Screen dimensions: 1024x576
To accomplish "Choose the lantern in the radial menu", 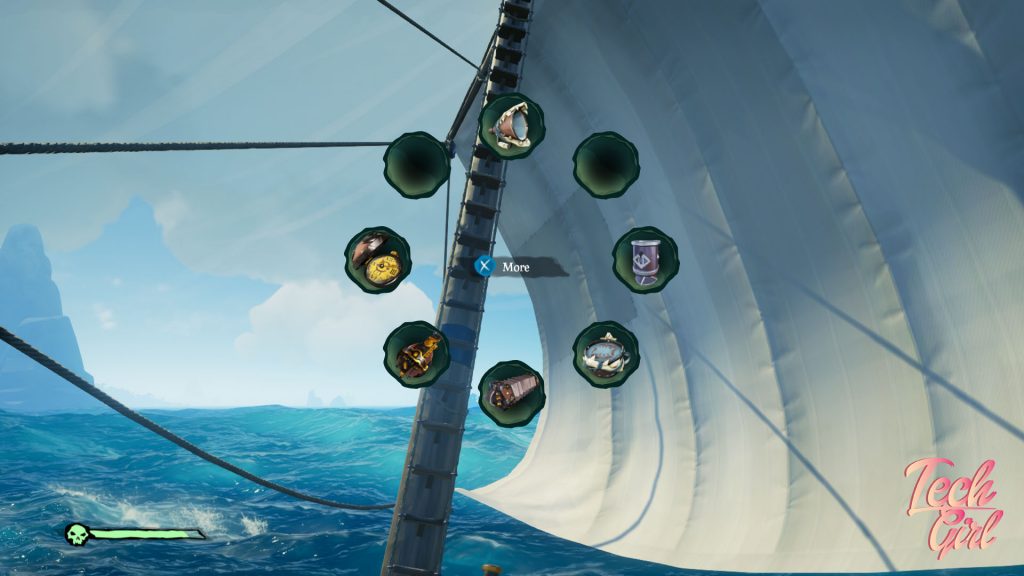I will point(416,354).
